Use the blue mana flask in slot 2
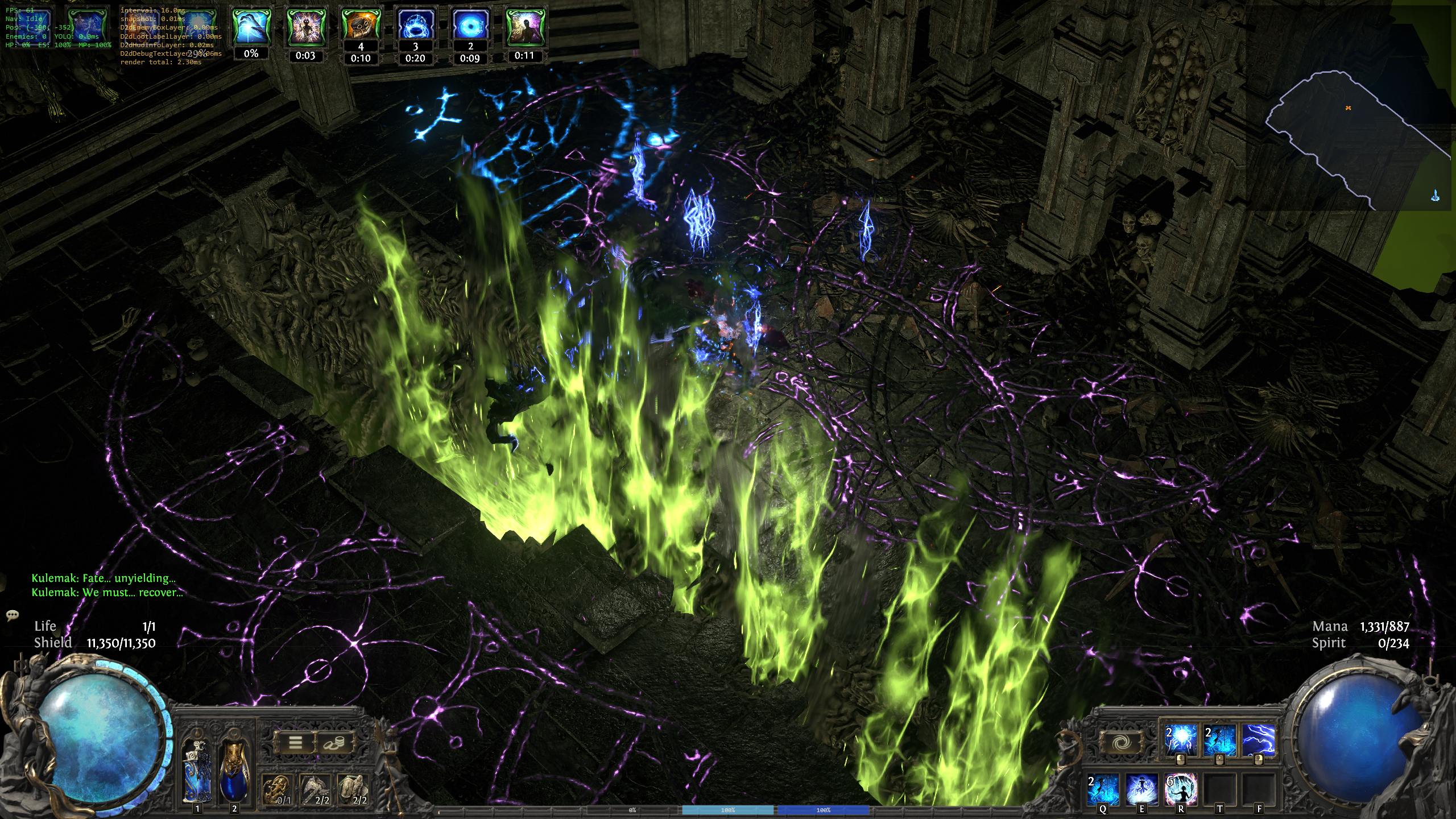Viewport: 1456px width, 819px height. [234, 770]
